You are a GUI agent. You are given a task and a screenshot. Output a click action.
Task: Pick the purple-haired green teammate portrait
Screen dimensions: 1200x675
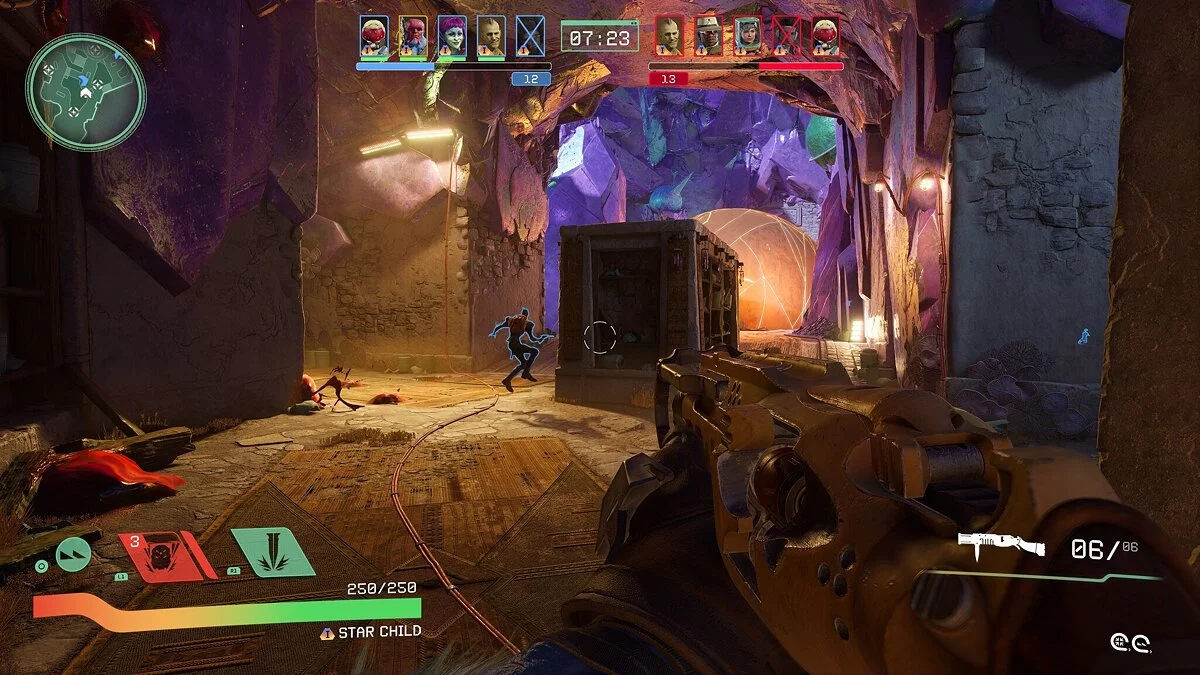pyautogui.click(x=451, y=36)
